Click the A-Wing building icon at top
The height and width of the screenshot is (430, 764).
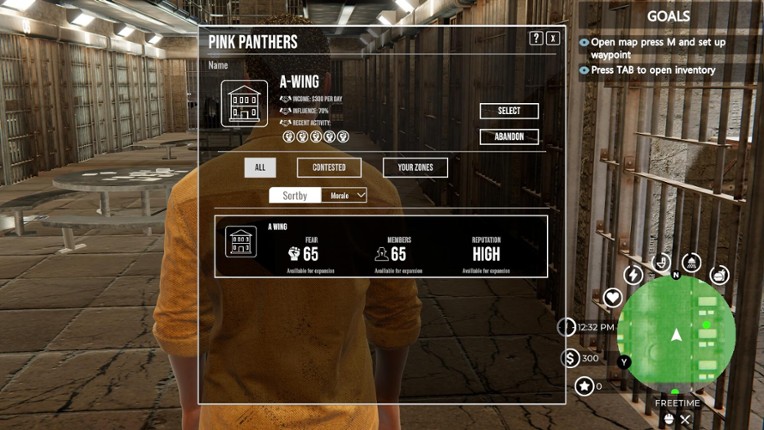244,104
